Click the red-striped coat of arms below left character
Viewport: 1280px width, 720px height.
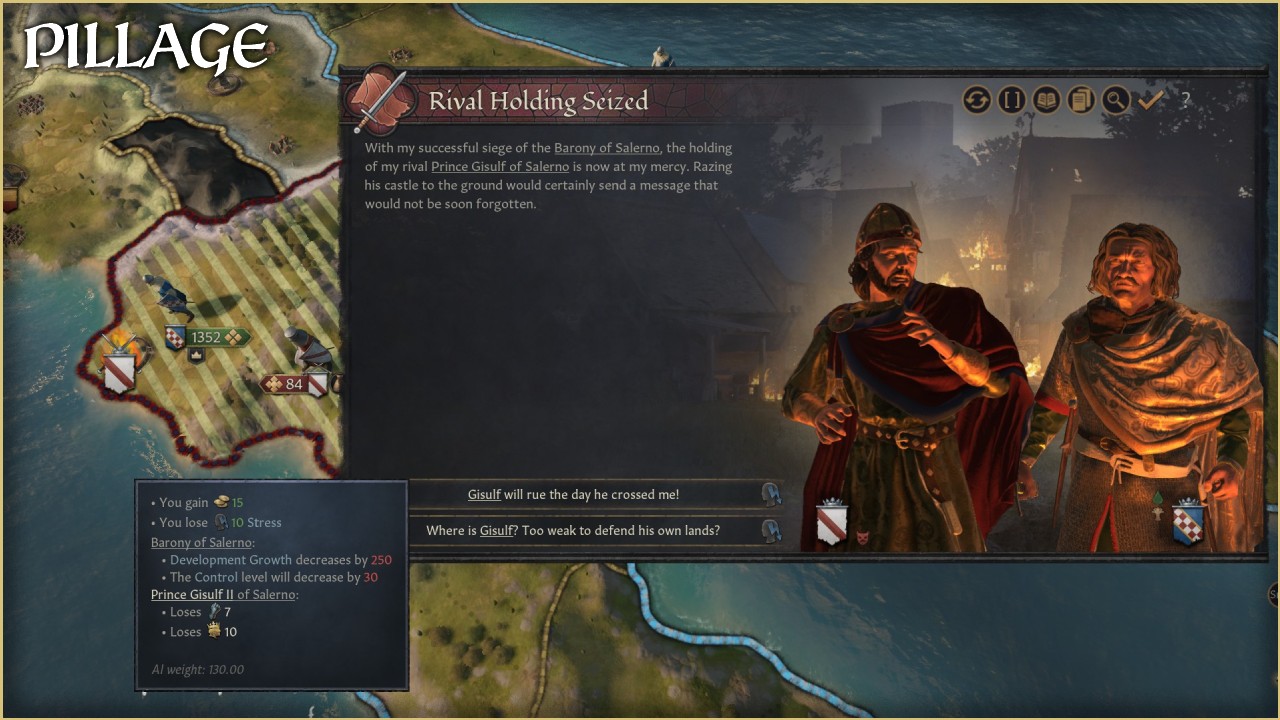pyautogui.click(x=832, y=521)
